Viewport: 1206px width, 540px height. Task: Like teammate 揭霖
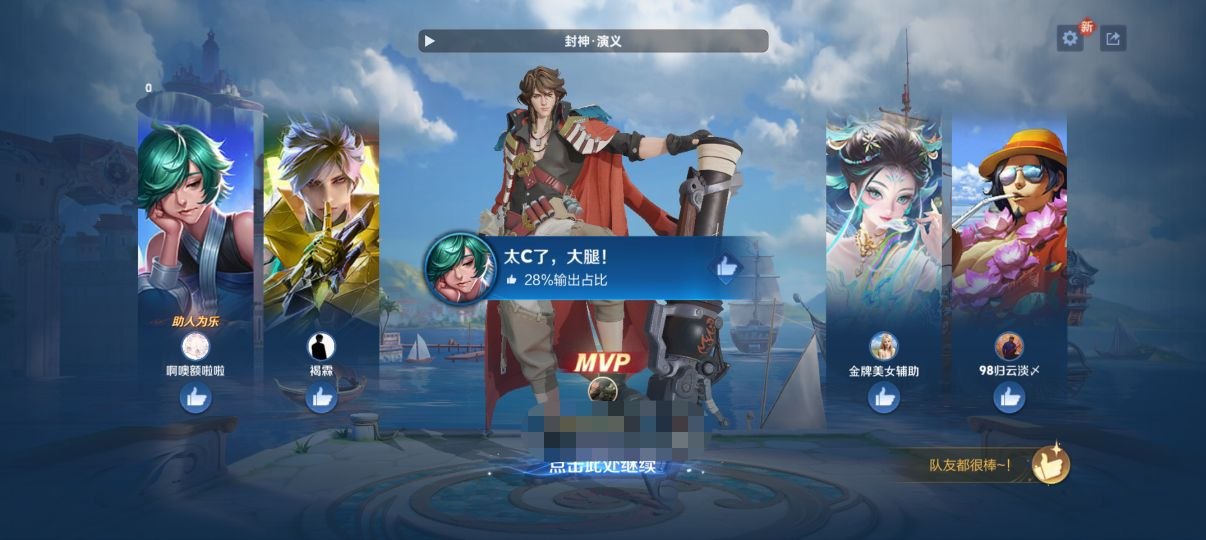[x=321, y=398]
